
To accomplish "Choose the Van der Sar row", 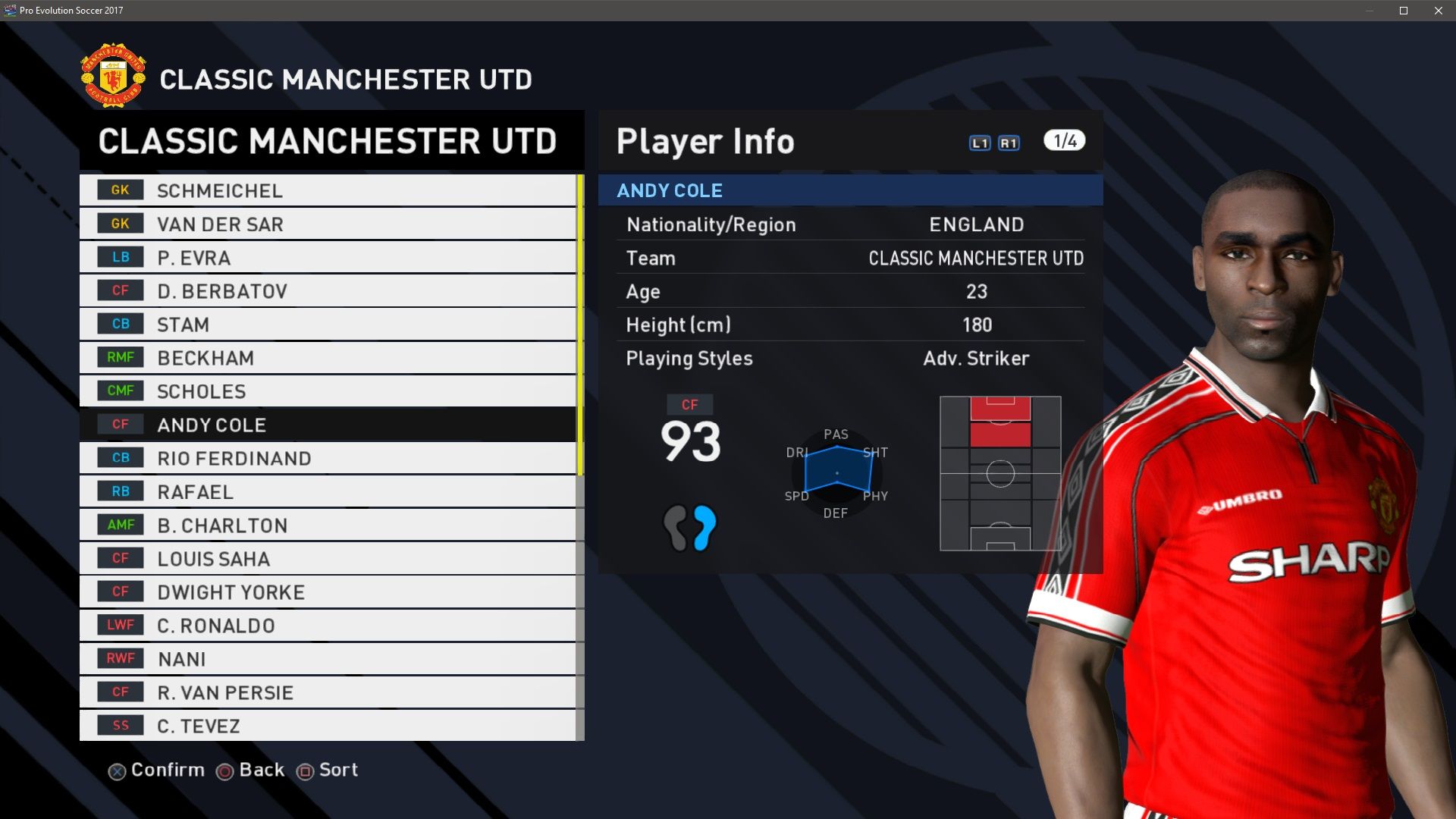I will (x=328, y=224).
